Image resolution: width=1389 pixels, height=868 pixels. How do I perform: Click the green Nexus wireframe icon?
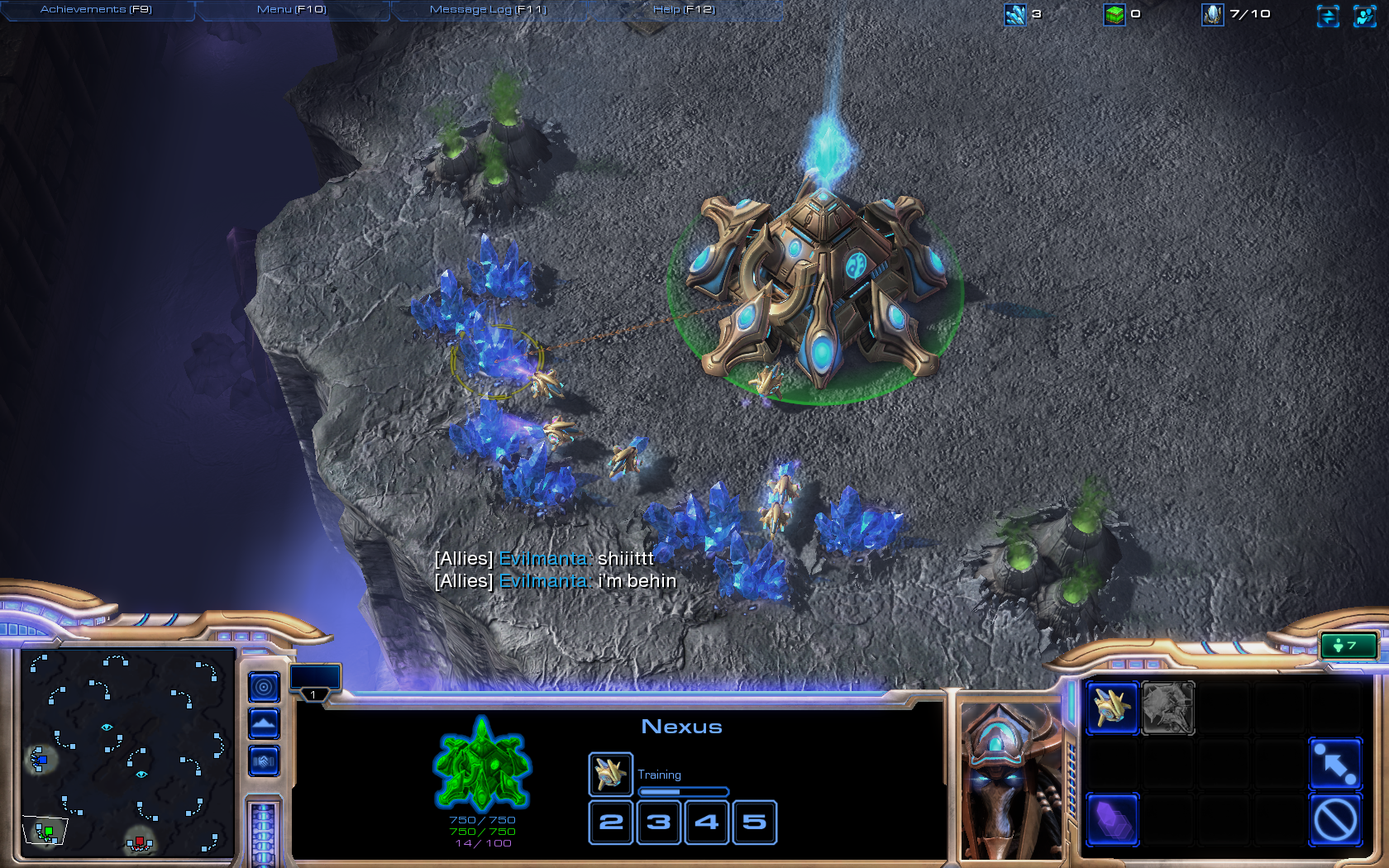(x=482, y=765)
